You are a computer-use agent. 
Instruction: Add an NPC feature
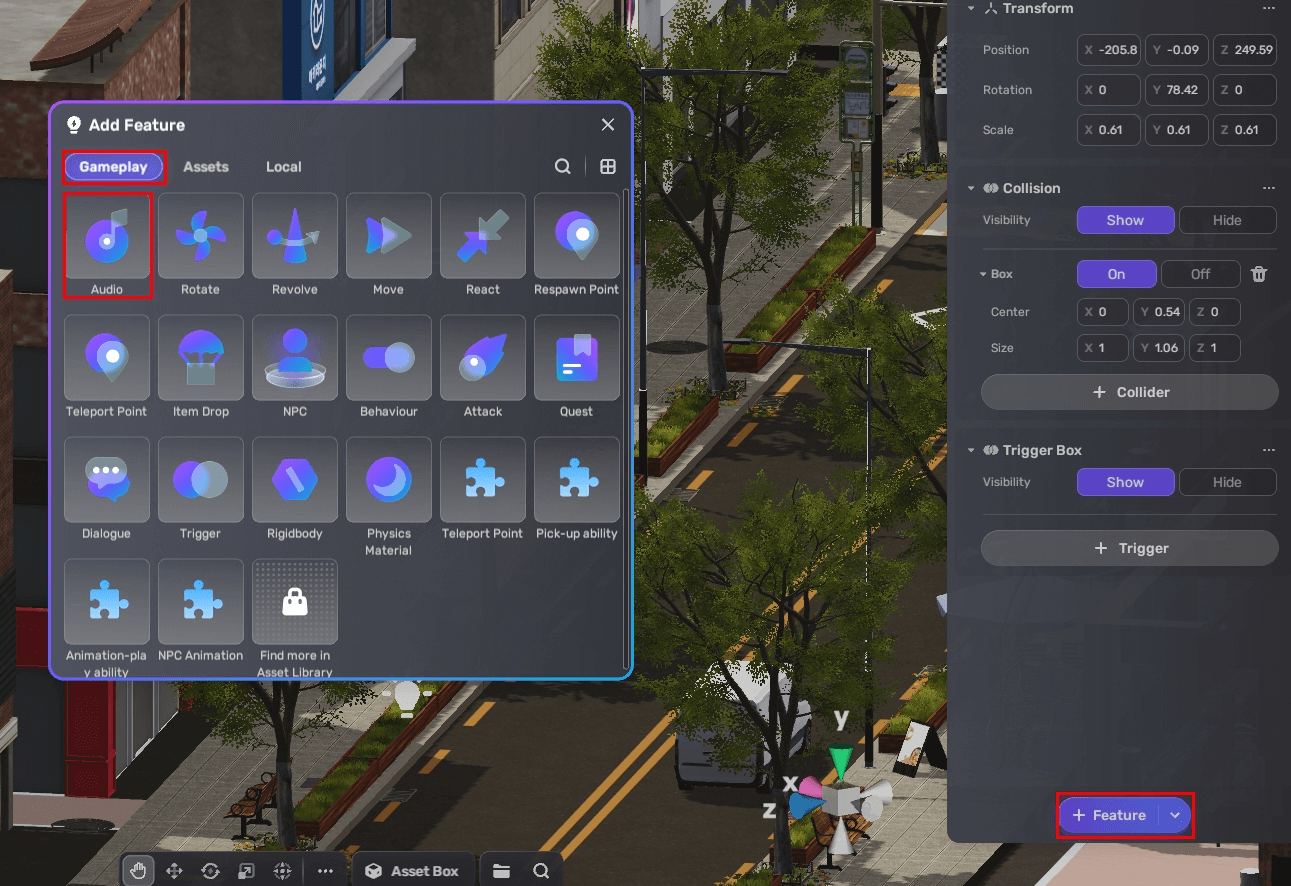(x=294, y=358)
